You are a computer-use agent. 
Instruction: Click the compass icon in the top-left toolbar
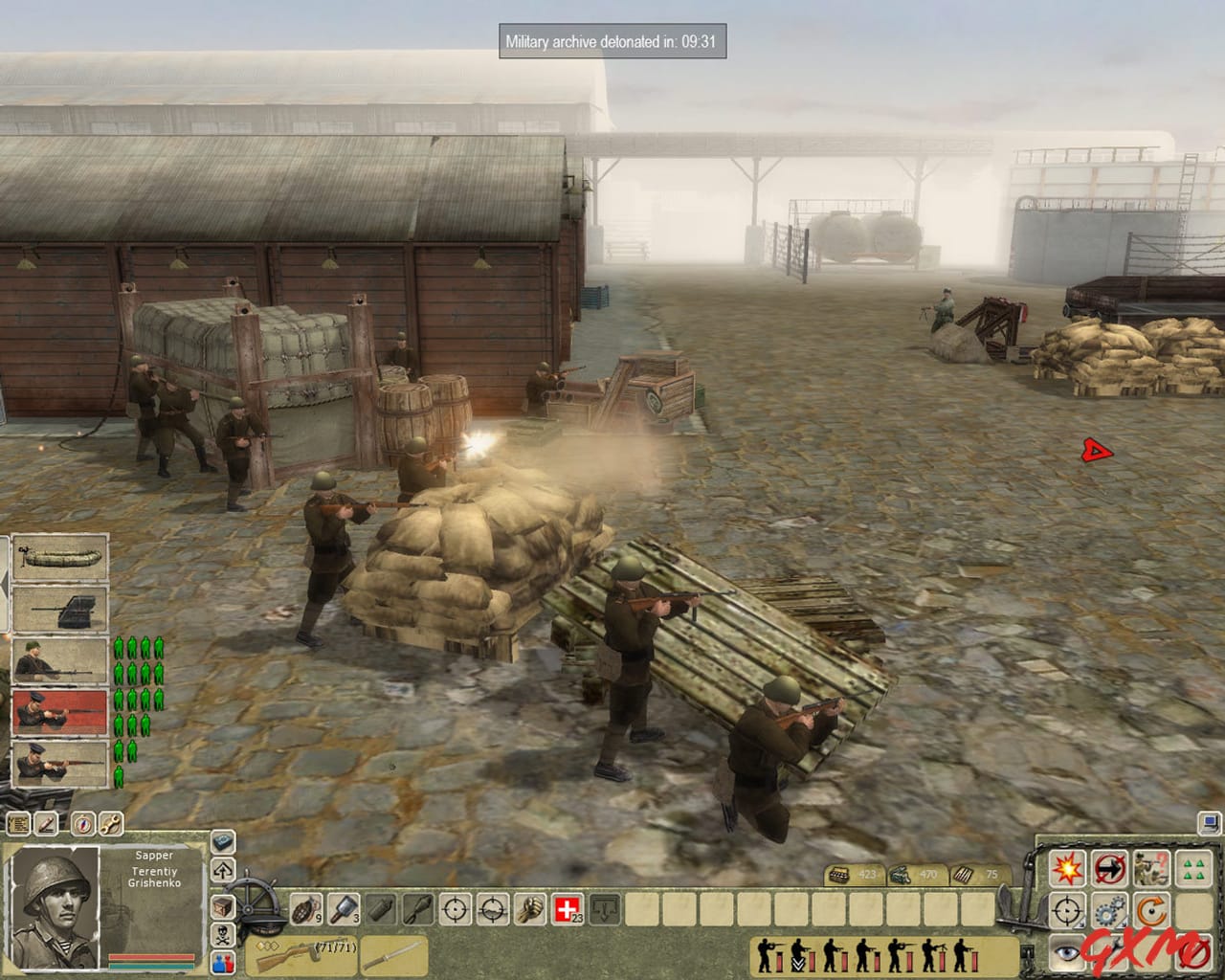(x=82, y=822)
